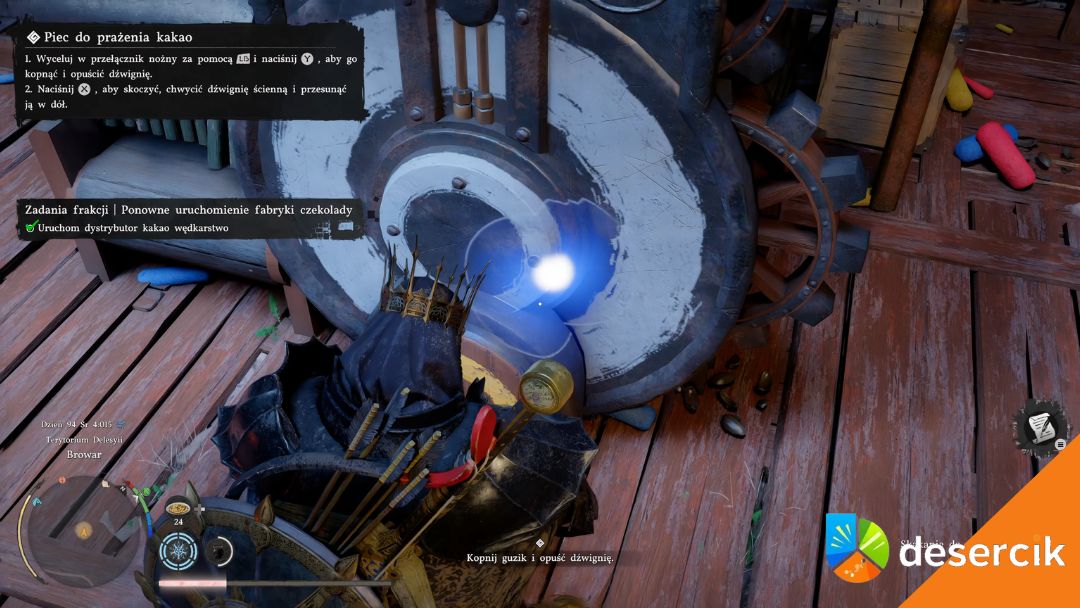Open the circular minimap
The image size is (1080, 608).
(x=80, y=531)
